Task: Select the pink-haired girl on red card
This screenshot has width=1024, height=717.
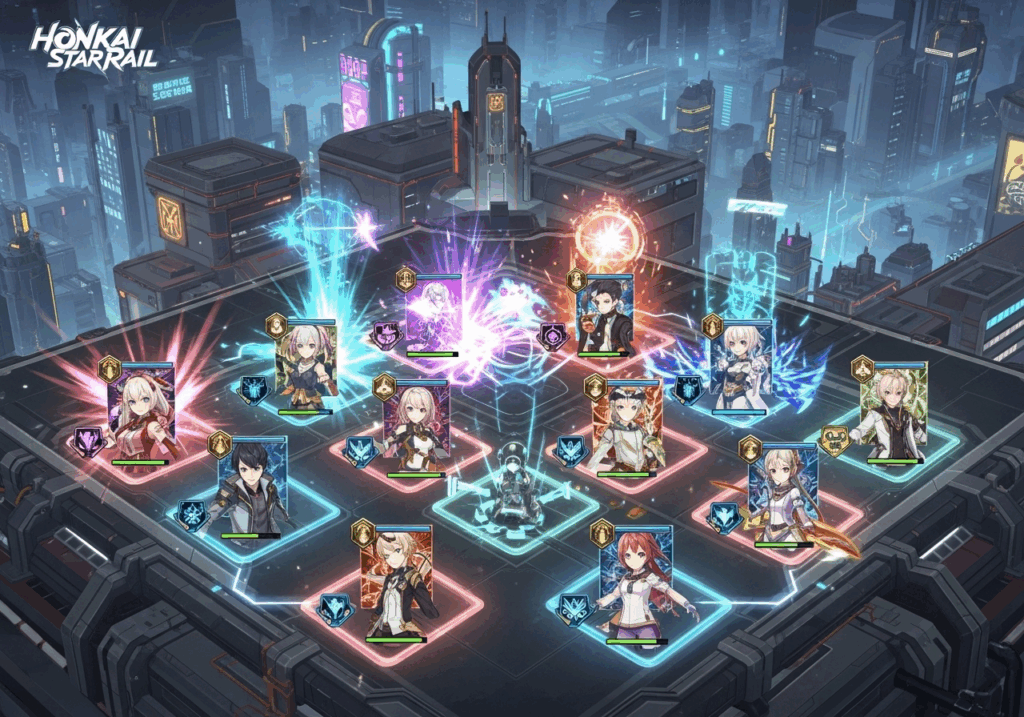Action: 417,426
